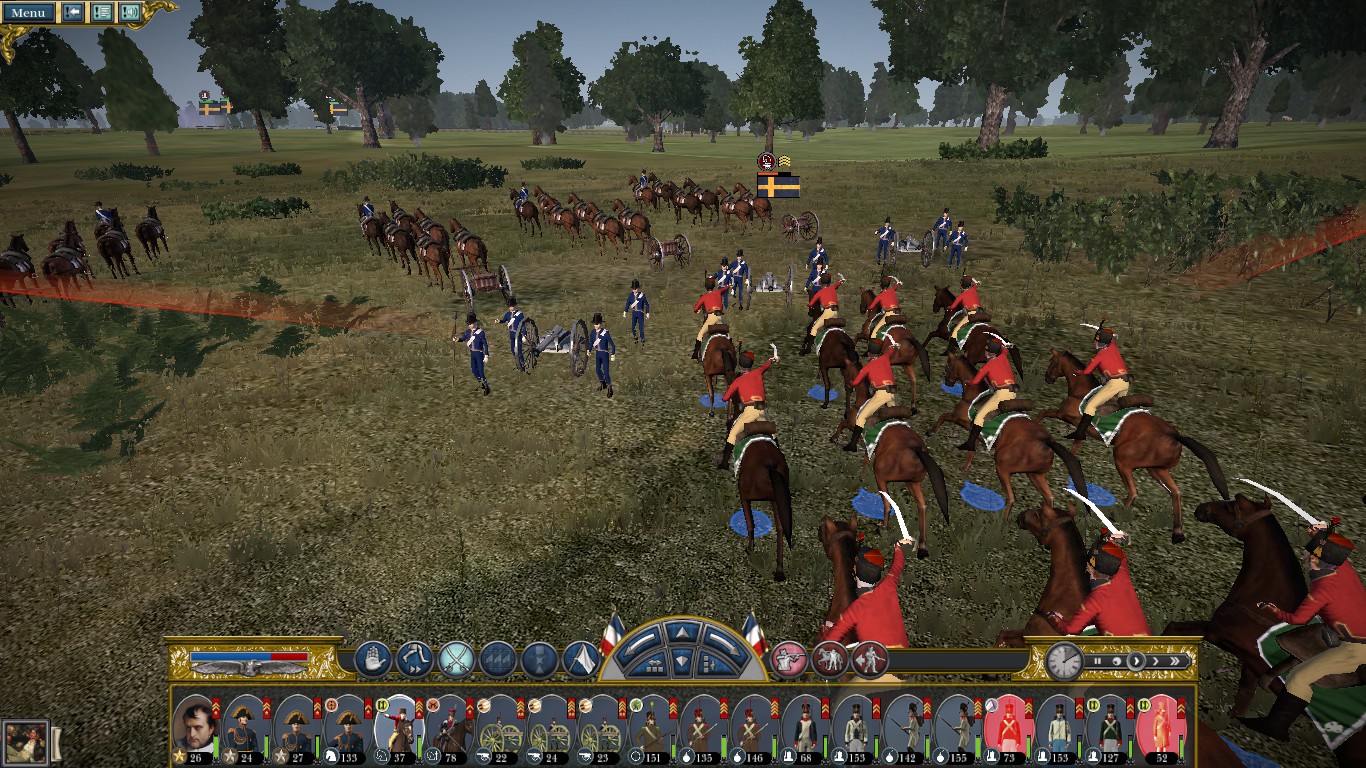Select the highlighted hussar card with 37 men
The image size is (1366, 768).
point(397,725)
